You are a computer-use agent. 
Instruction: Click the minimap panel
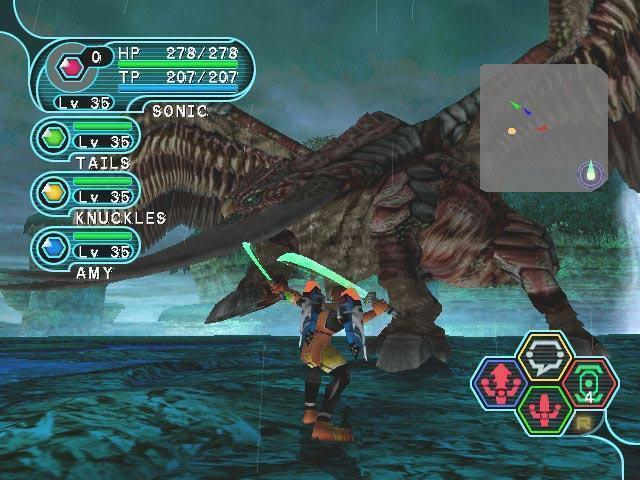click(542, 125)
